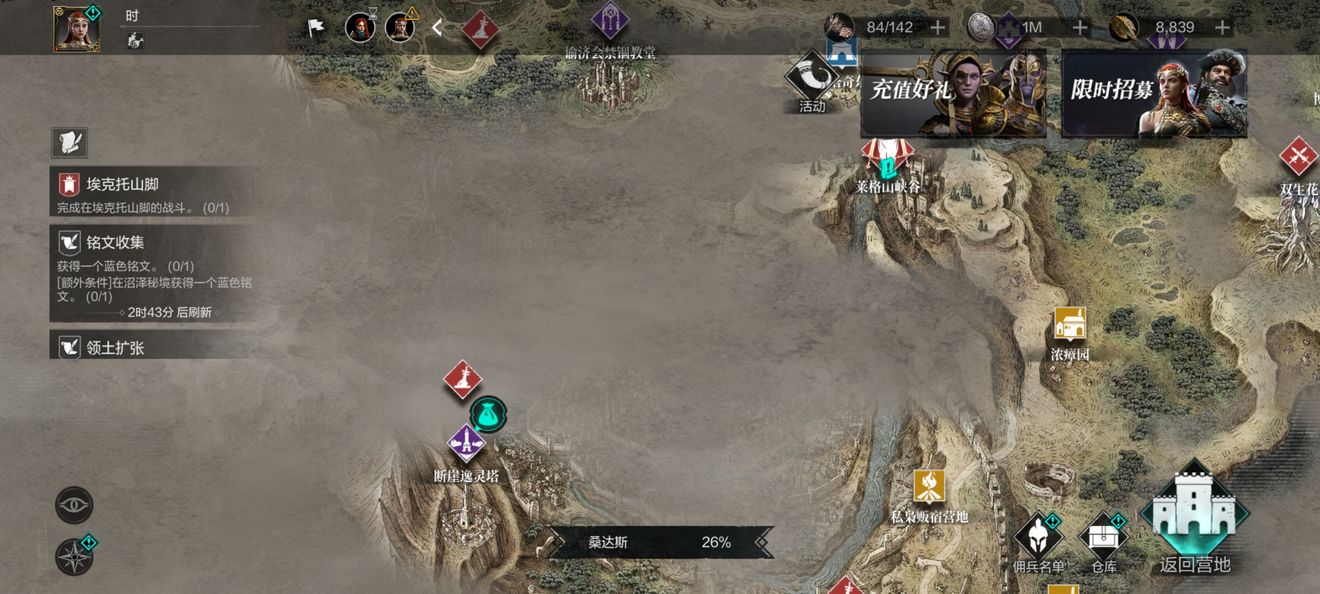Click the white flag icon
Screen dimensions: 1320x594
pyautogui.click(x=317, y=27)
